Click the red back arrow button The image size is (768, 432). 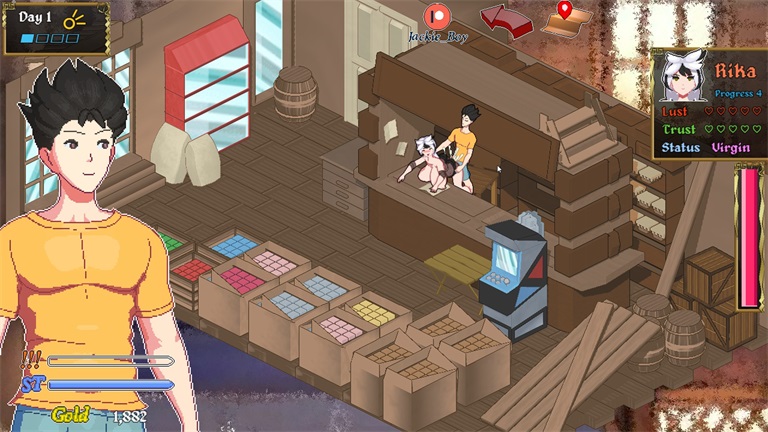point(505,19)
